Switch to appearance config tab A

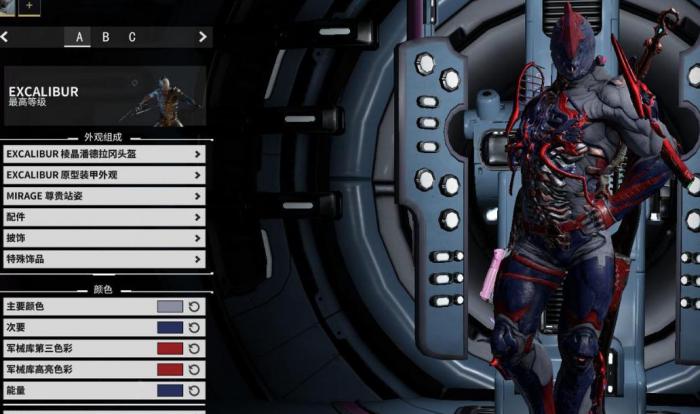(x=79, y=37)
